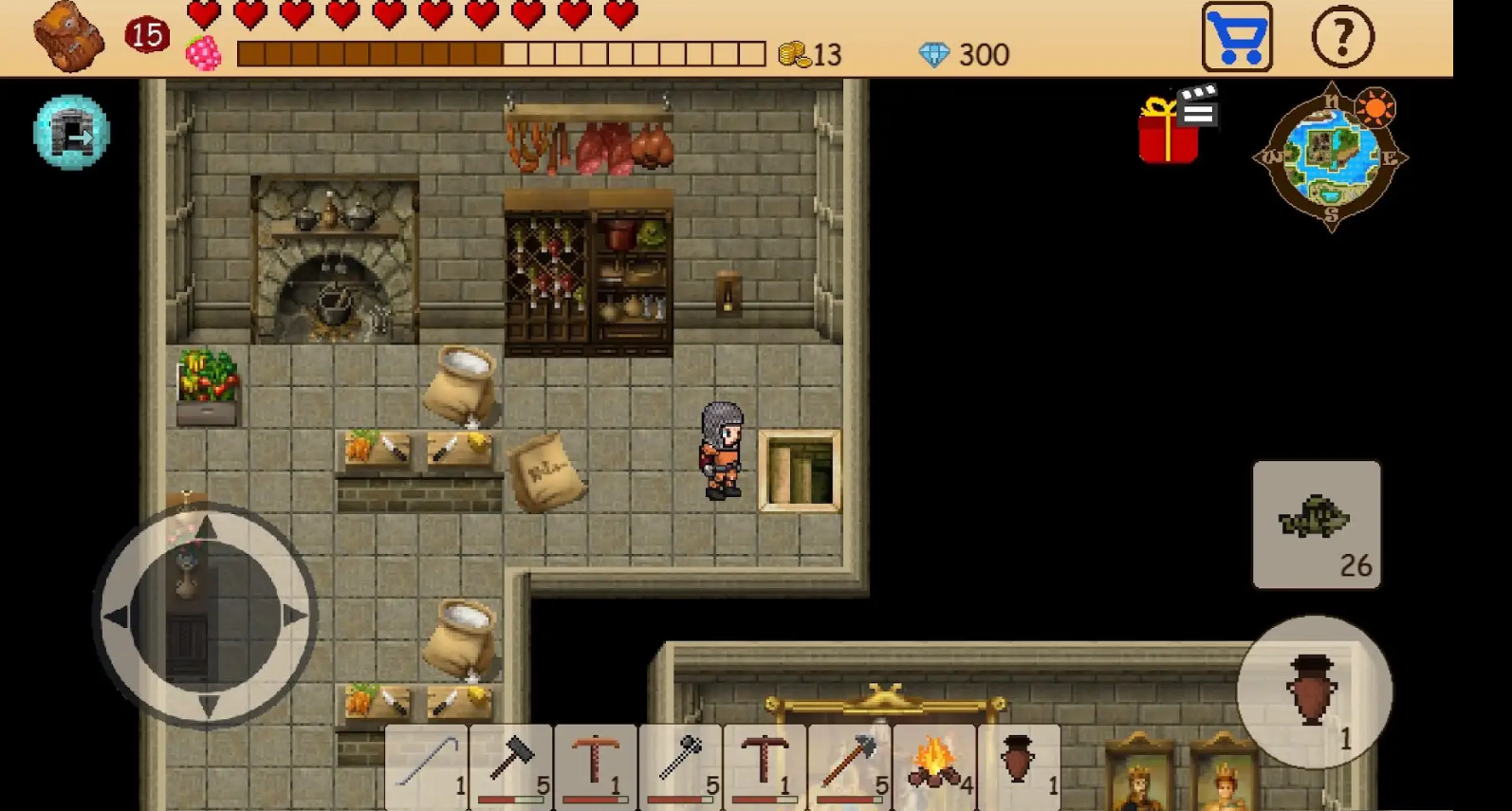
Task: Open the leather backpack inventory
Action: click(x=68, y=38)
